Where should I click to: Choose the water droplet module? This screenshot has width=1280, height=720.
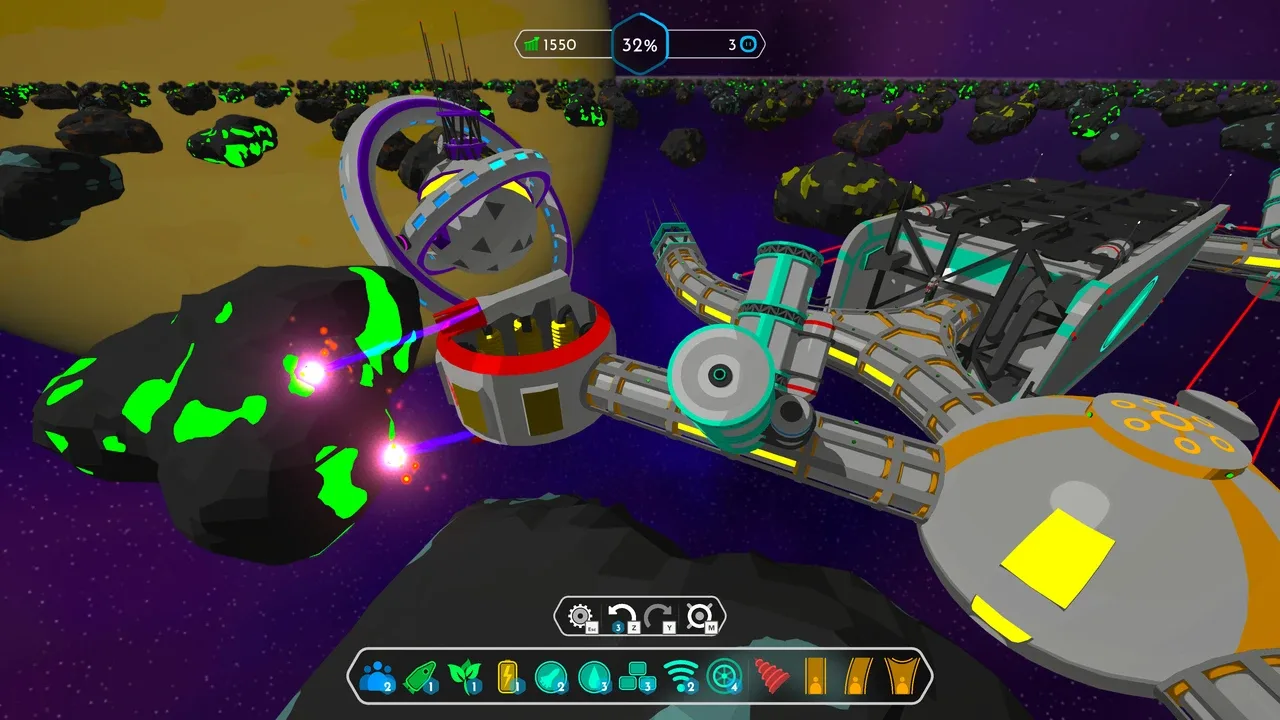point(594,677)
